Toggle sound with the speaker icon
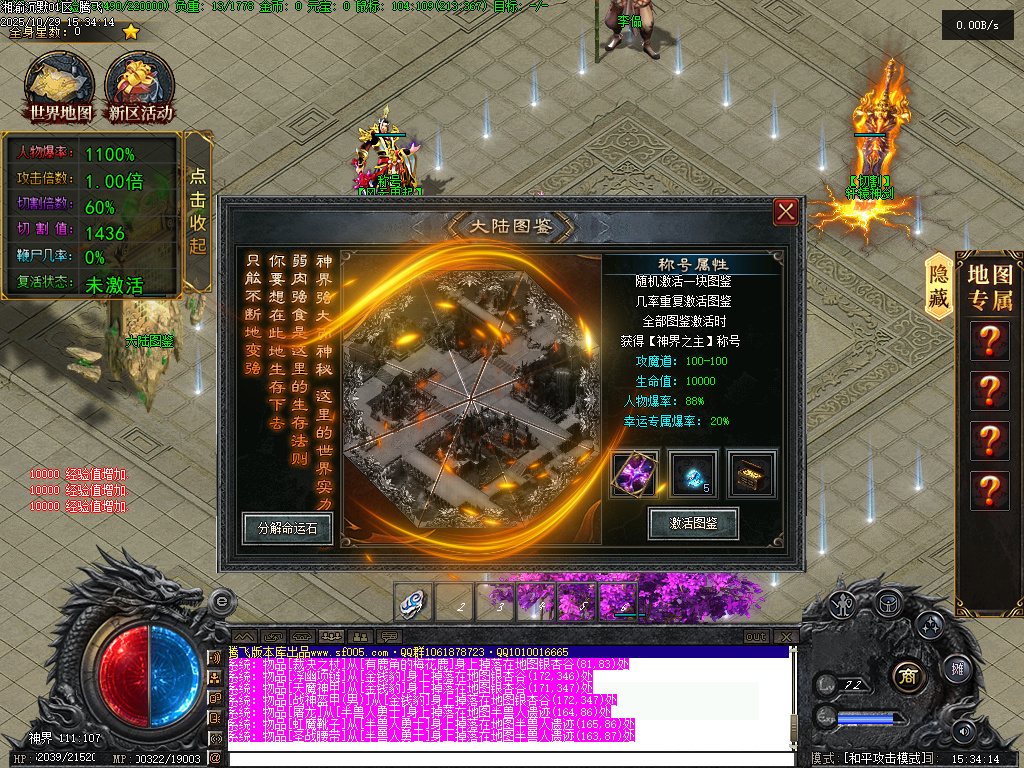The image size is (1024, 768). (x=963, y=729)
